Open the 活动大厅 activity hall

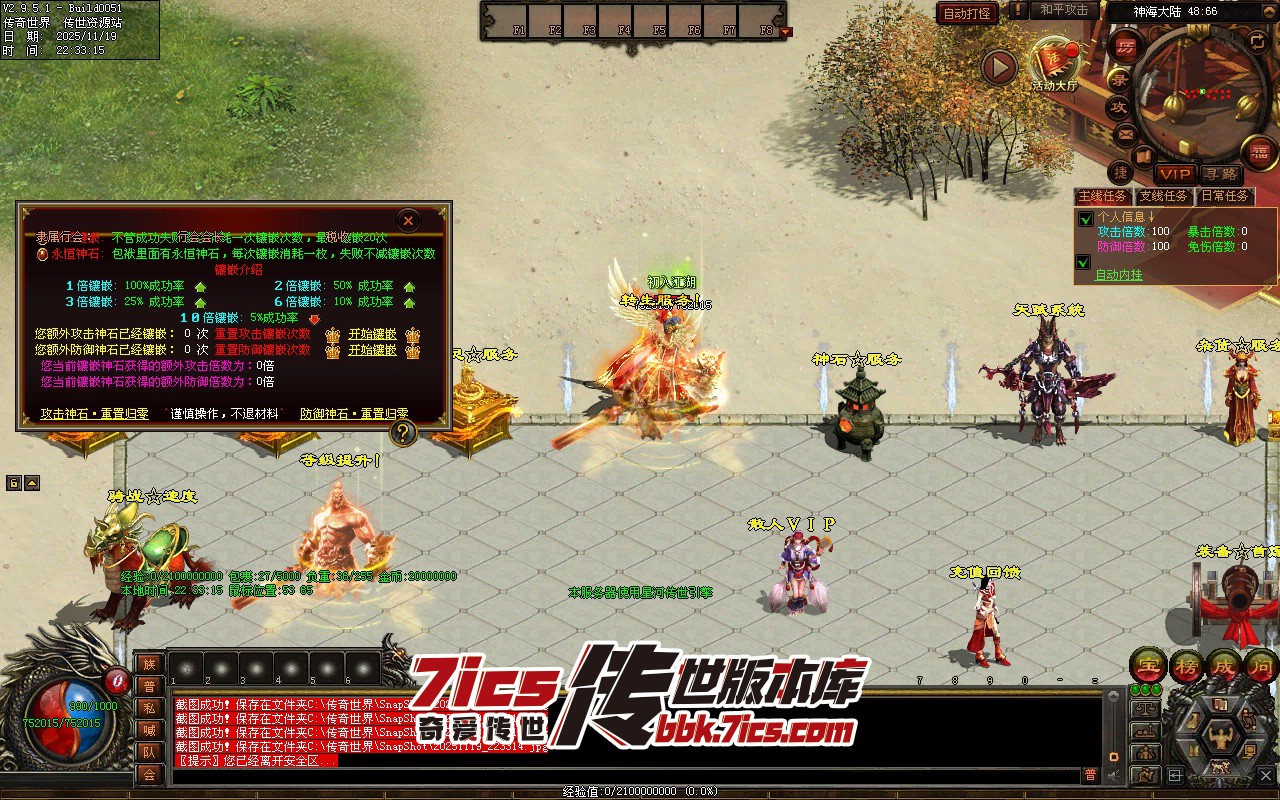pyautogui.click(x=1055, y=65)
